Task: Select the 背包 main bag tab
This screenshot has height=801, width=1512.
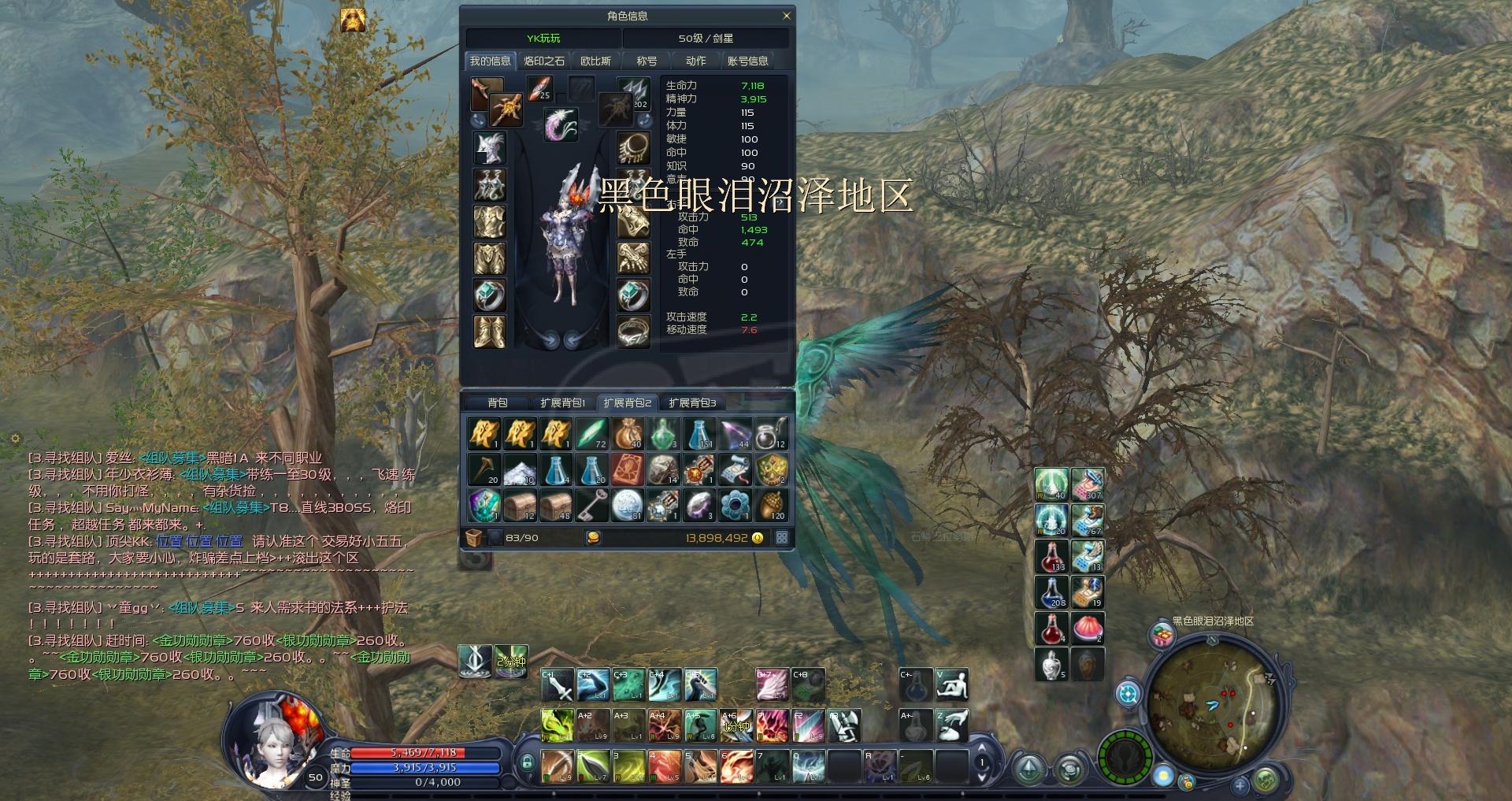Action: pyautogui.click(x=497, y=402)
